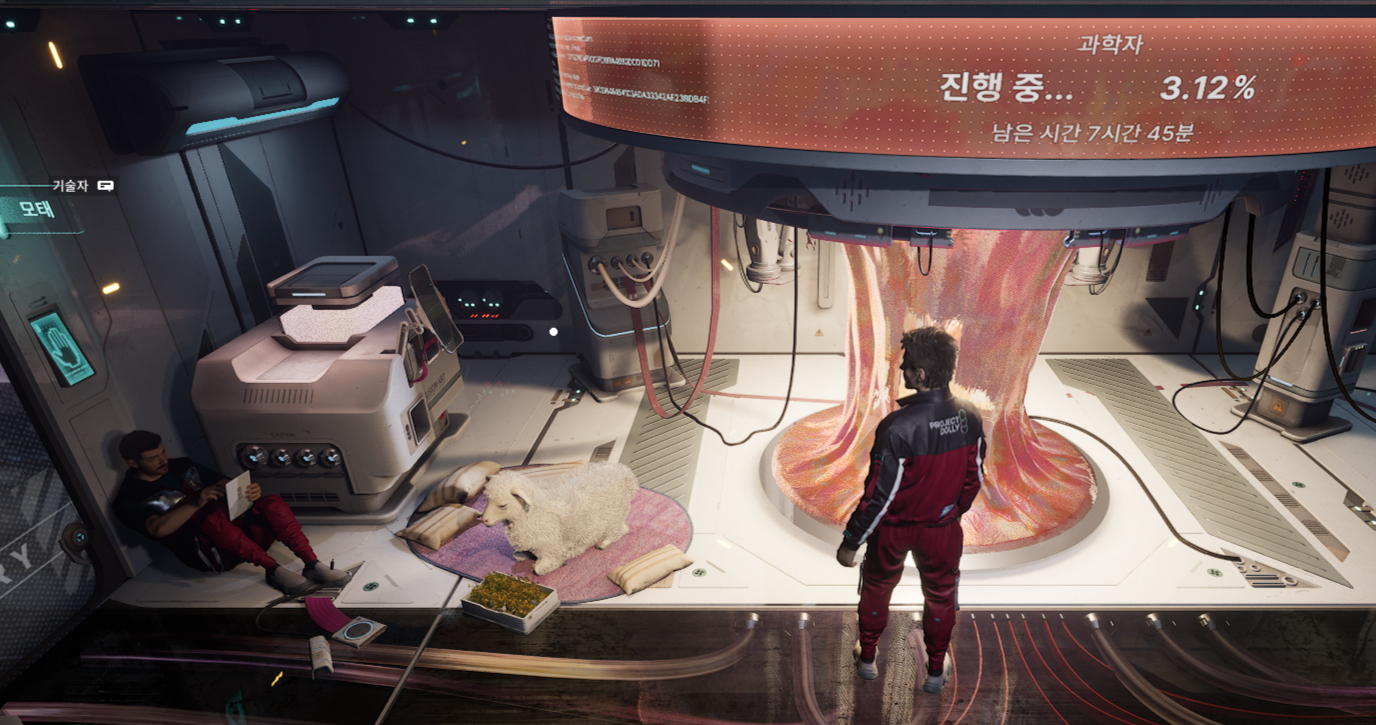The height and width of the screenshot is (725, 1376).
Task: Select the 기술자 name marker
Action: pyautogui.click(x=71, y=185)
